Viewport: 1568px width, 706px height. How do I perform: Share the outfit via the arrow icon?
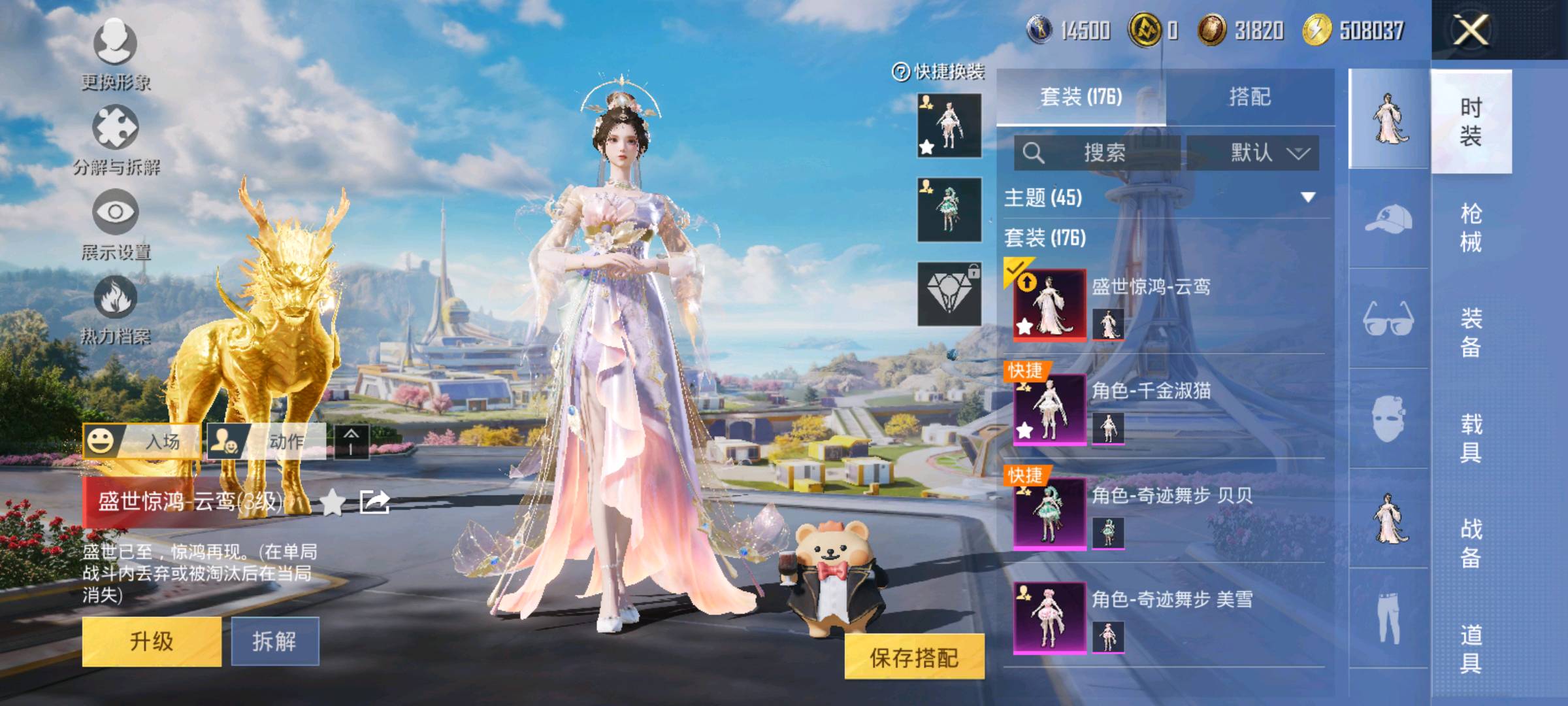click(x=375, y=502)
